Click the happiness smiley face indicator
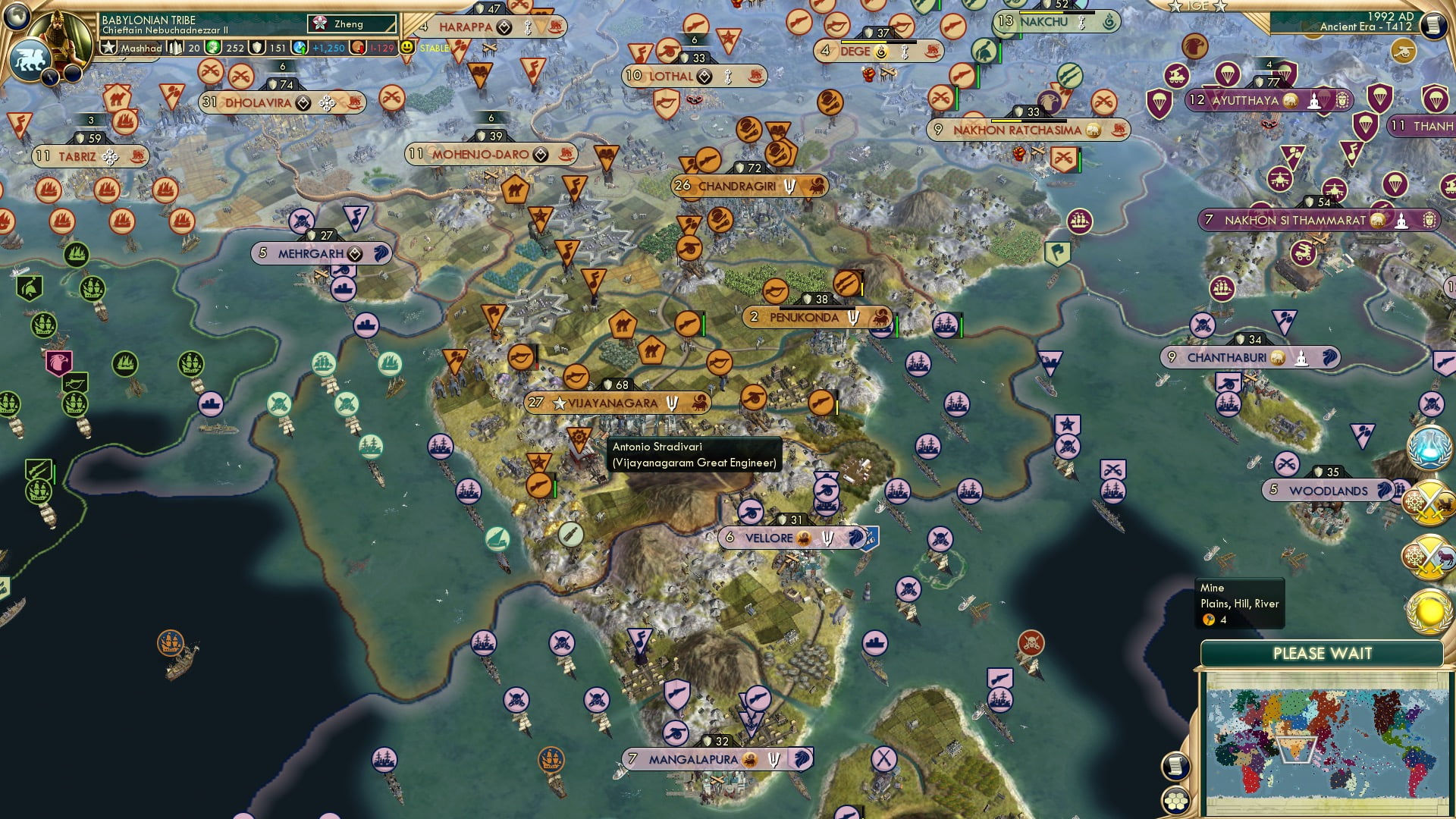 (406, 47)
